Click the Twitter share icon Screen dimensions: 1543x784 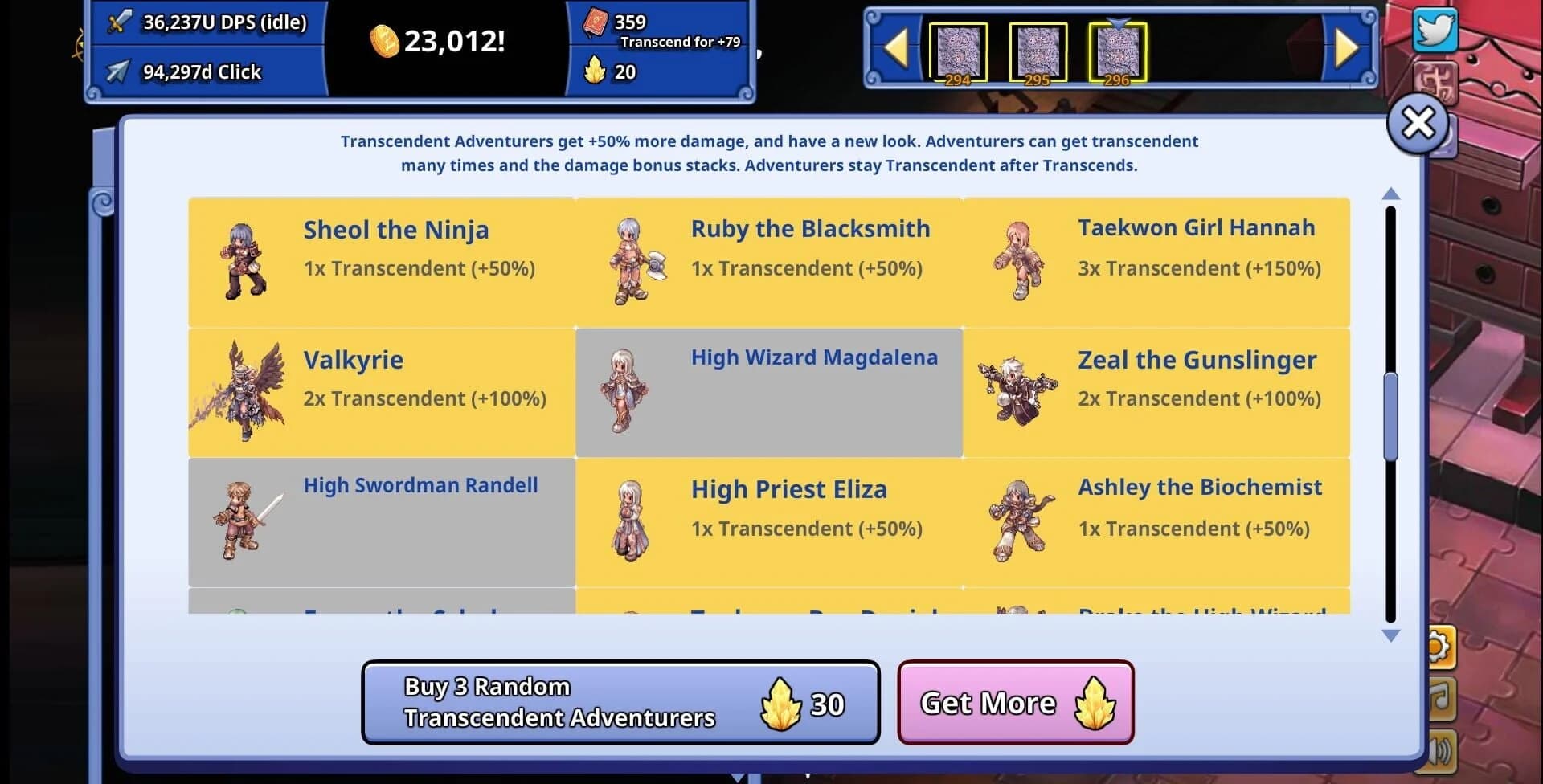click(x=1436, y=32)
